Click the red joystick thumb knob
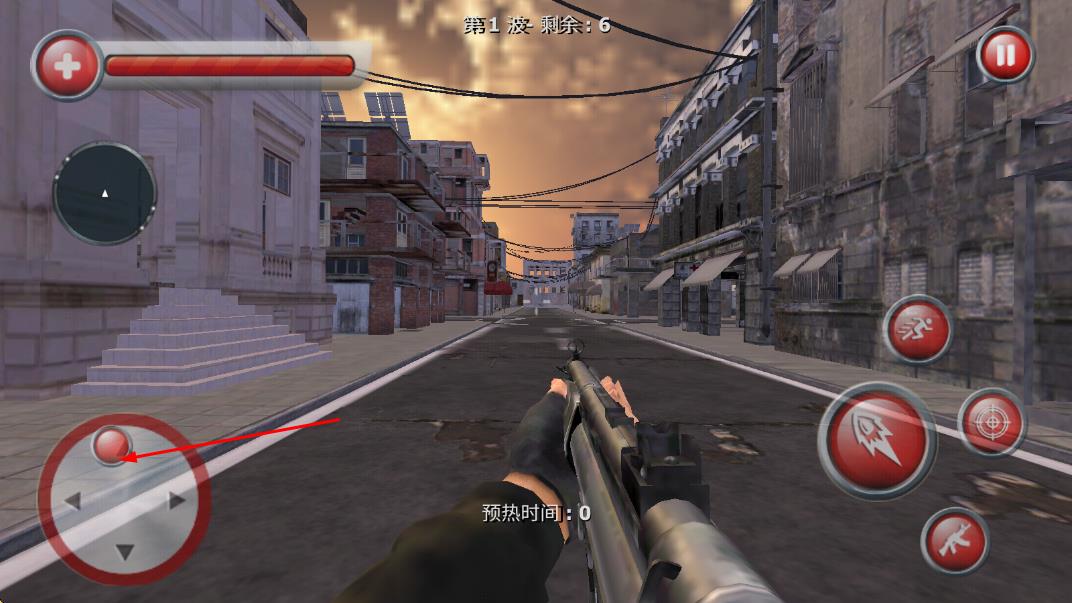1072x603 pixels. click(x=110, y=445)
